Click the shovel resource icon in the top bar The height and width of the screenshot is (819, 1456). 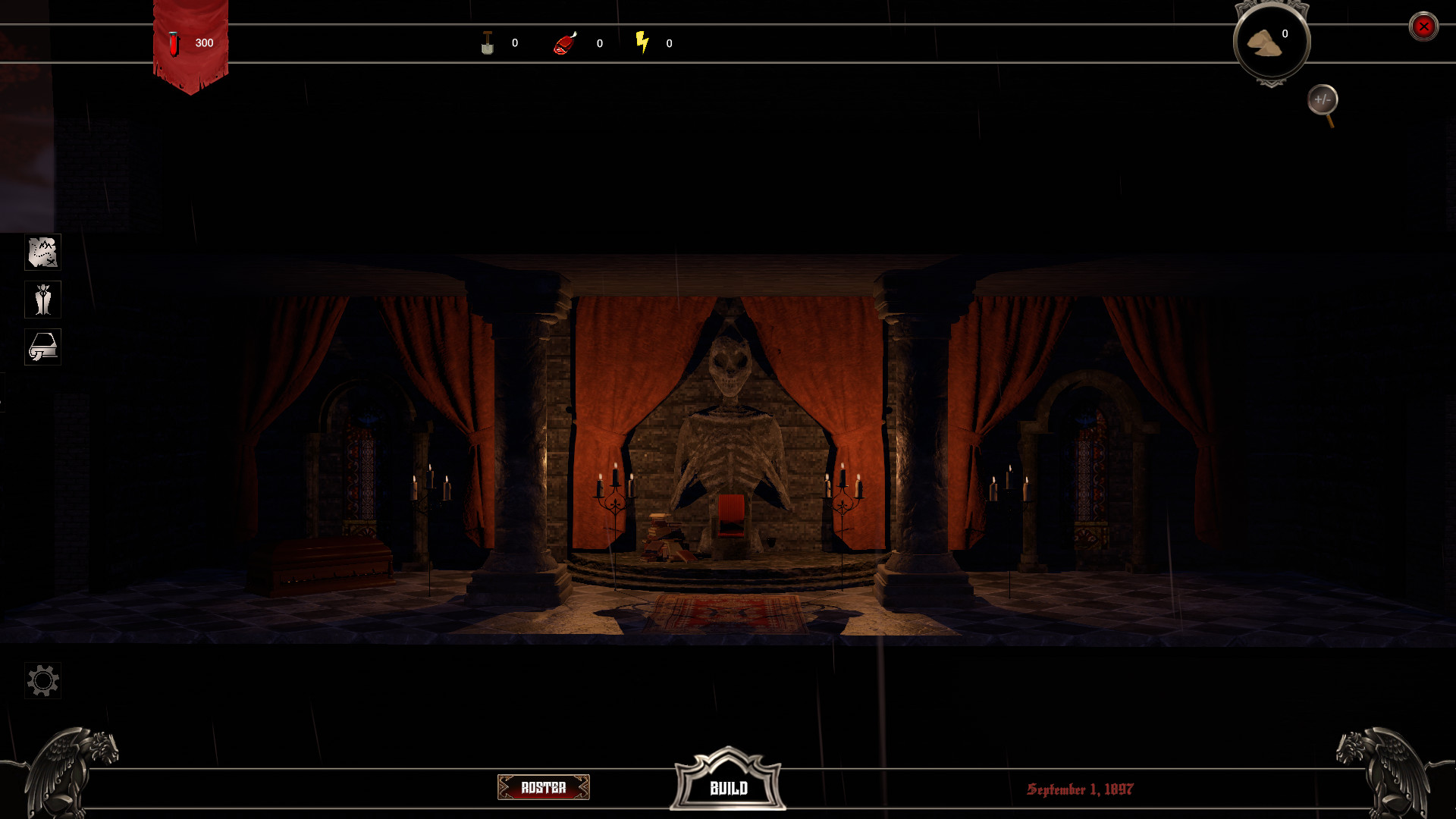(488, 43)
